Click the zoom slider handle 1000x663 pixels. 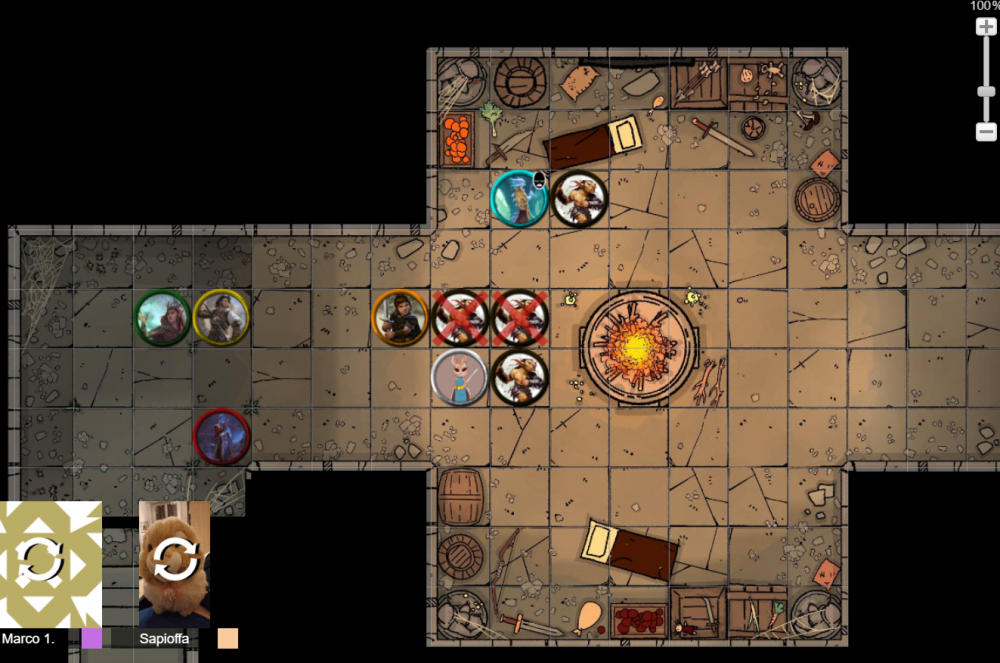tap(986, 92)
